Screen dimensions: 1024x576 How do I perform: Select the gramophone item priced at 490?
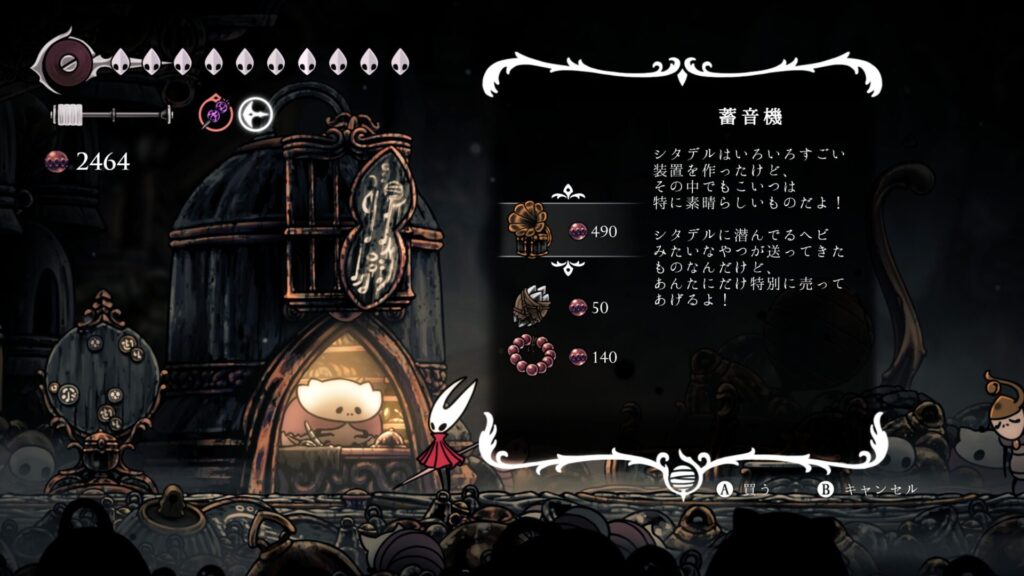point(533,230)
